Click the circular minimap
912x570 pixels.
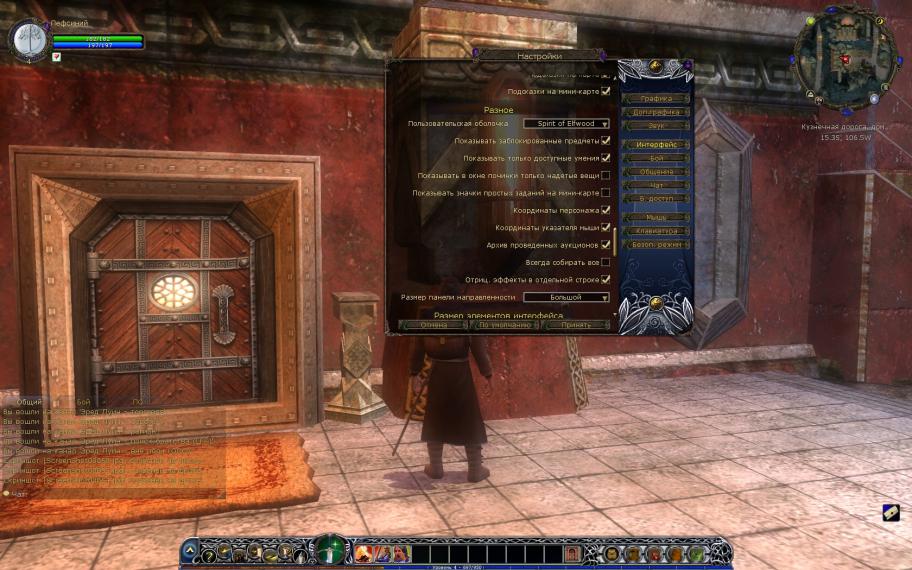(x=843, y=58)
